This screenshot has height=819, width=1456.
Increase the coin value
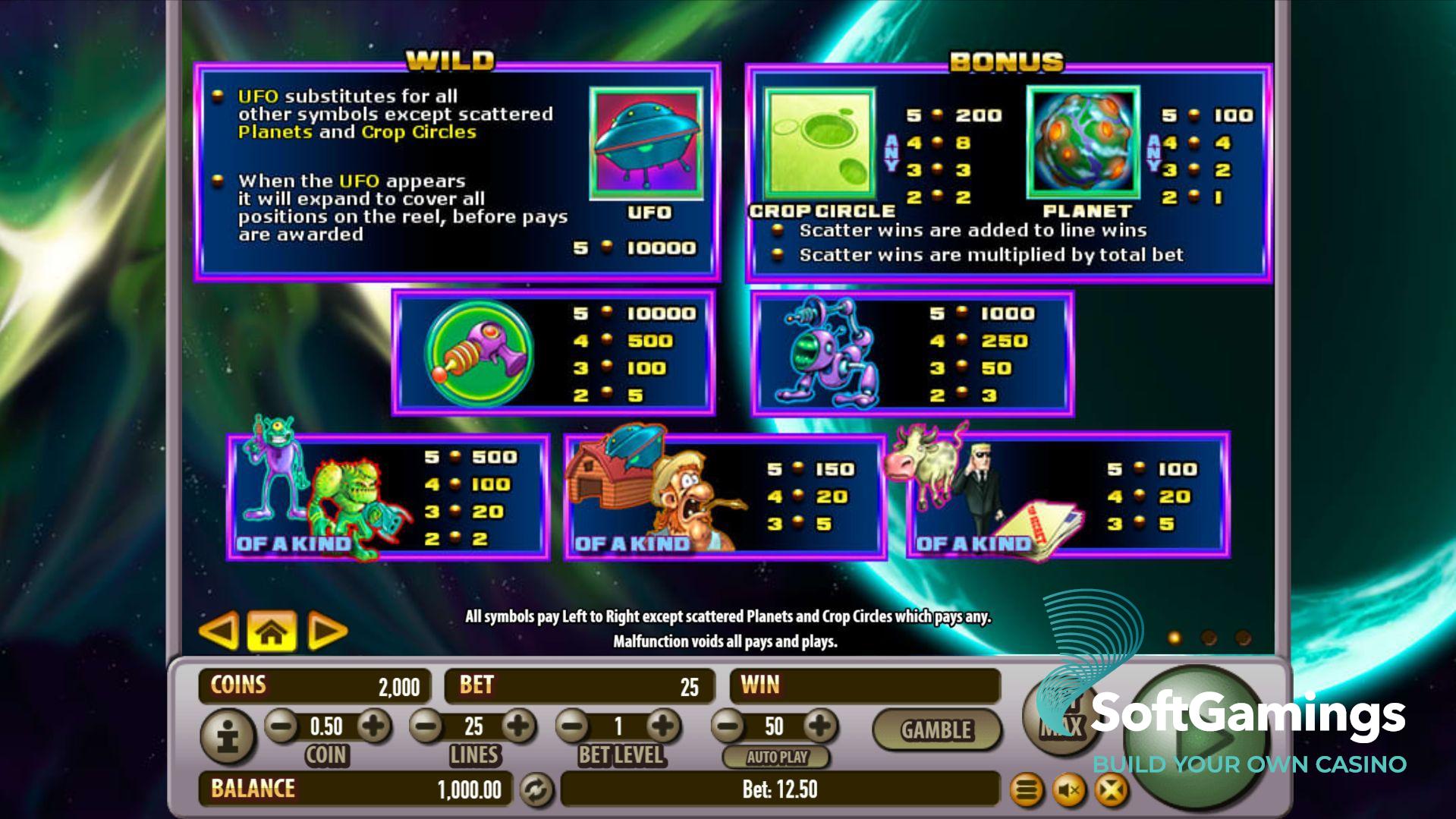[373, 726]
